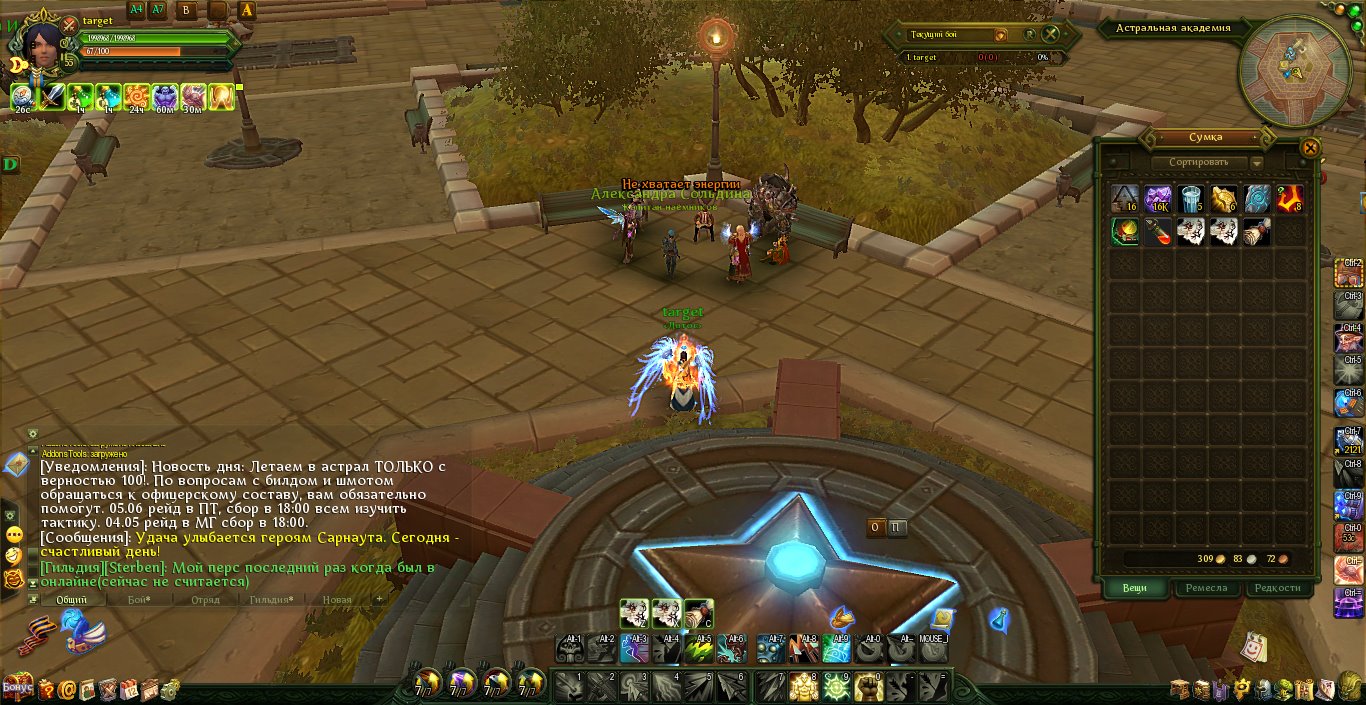Add a new chat tab with plus button

[378, 599]
